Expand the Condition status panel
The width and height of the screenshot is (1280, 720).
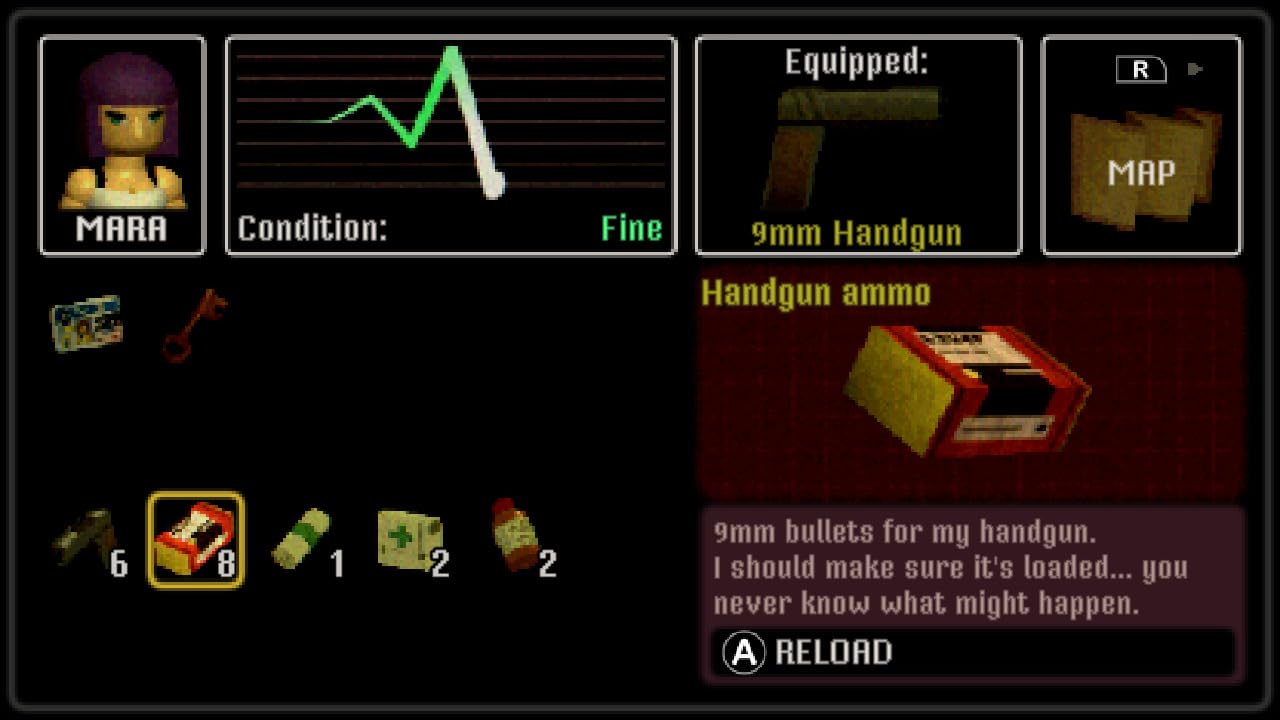click(448, 145)
